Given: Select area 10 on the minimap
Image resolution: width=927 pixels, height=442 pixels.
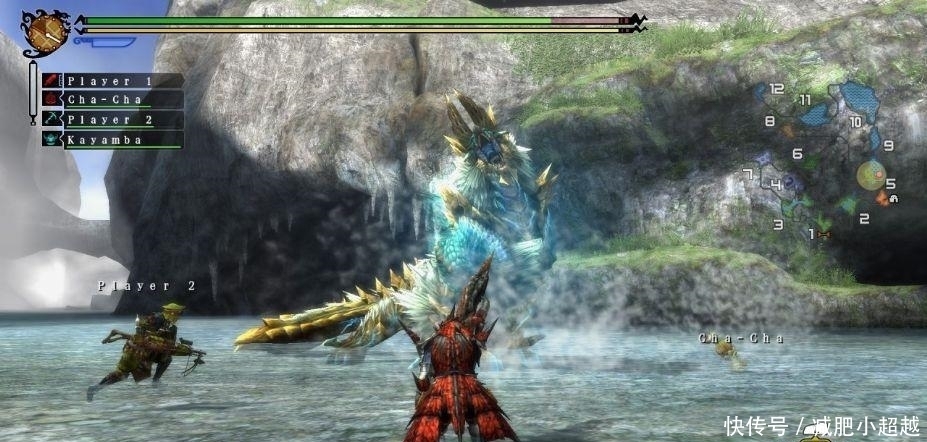Looking at the screenshot, I should (855, 121).
